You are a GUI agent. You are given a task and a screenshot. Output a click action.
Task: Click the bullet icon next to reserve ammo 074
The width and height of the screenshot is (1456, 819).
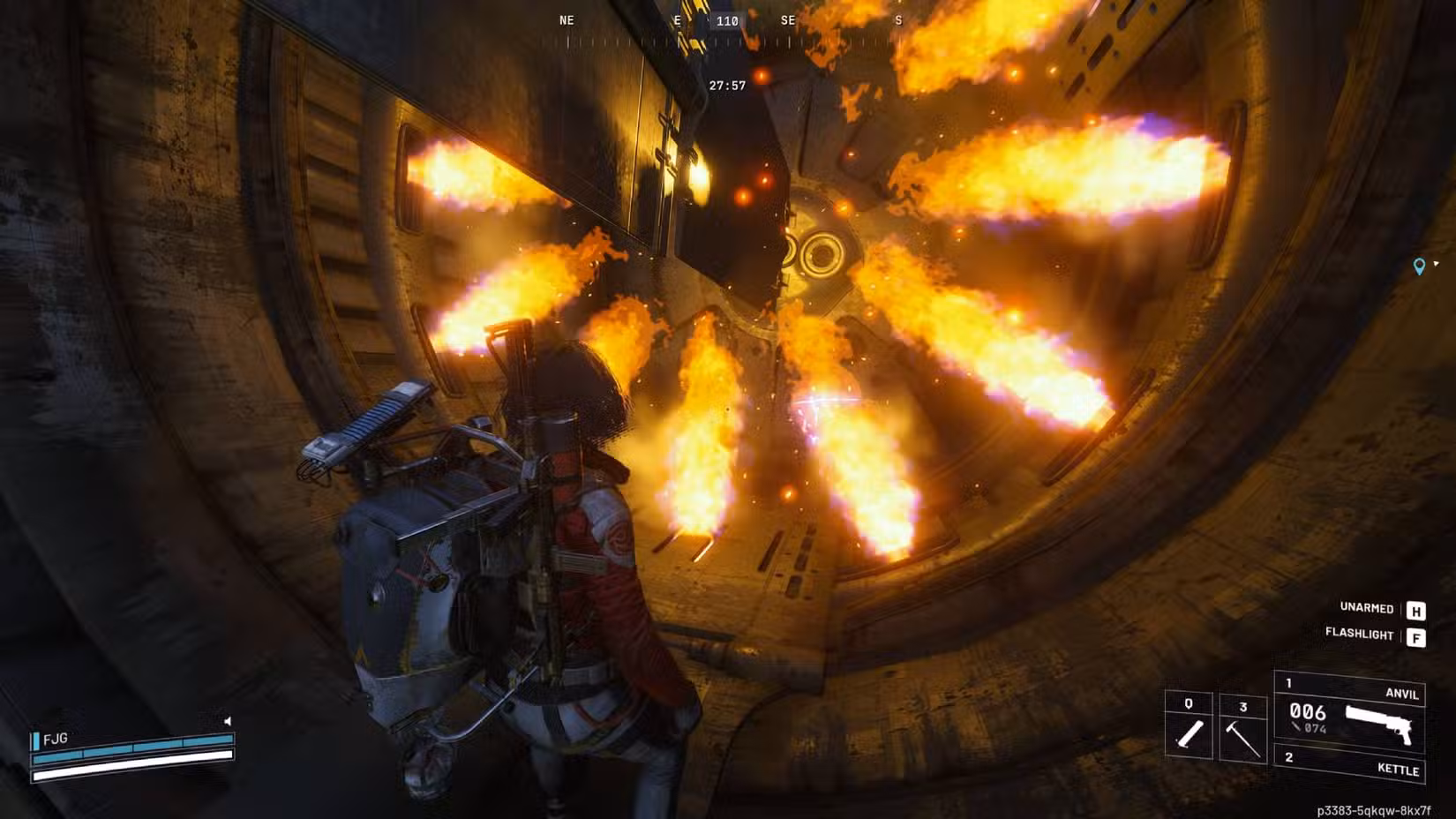1297,727
